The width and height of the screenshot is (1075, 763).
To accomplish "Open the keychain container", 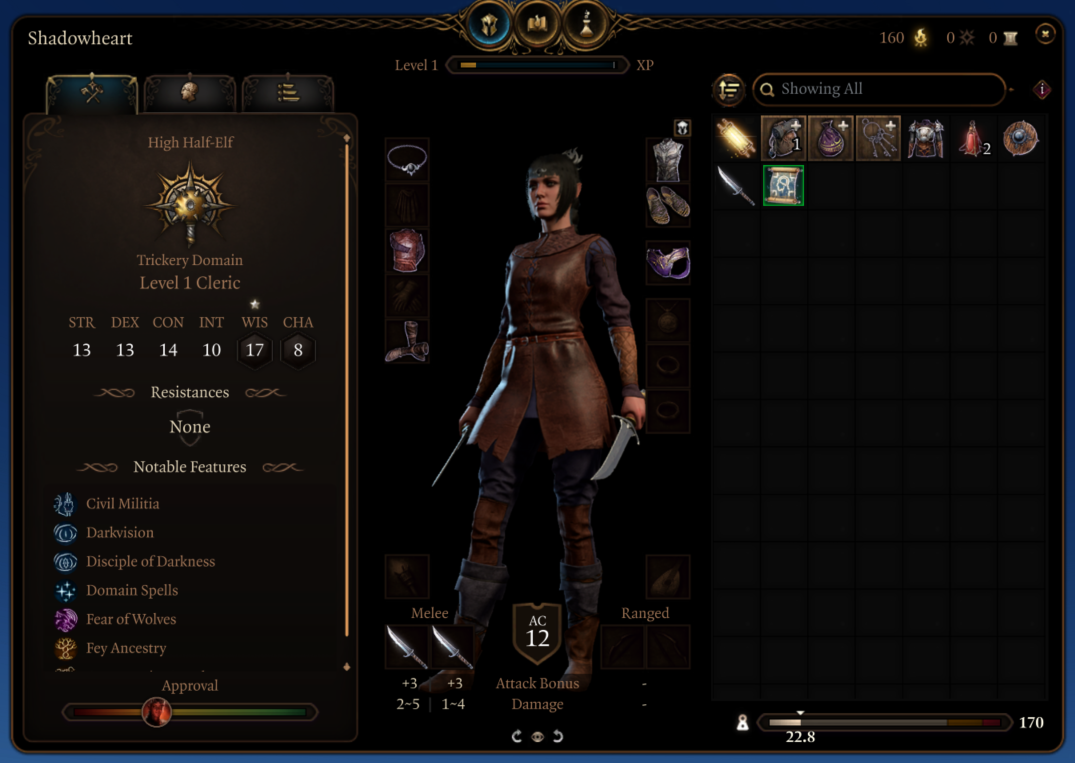I will (x=878, y=139).
